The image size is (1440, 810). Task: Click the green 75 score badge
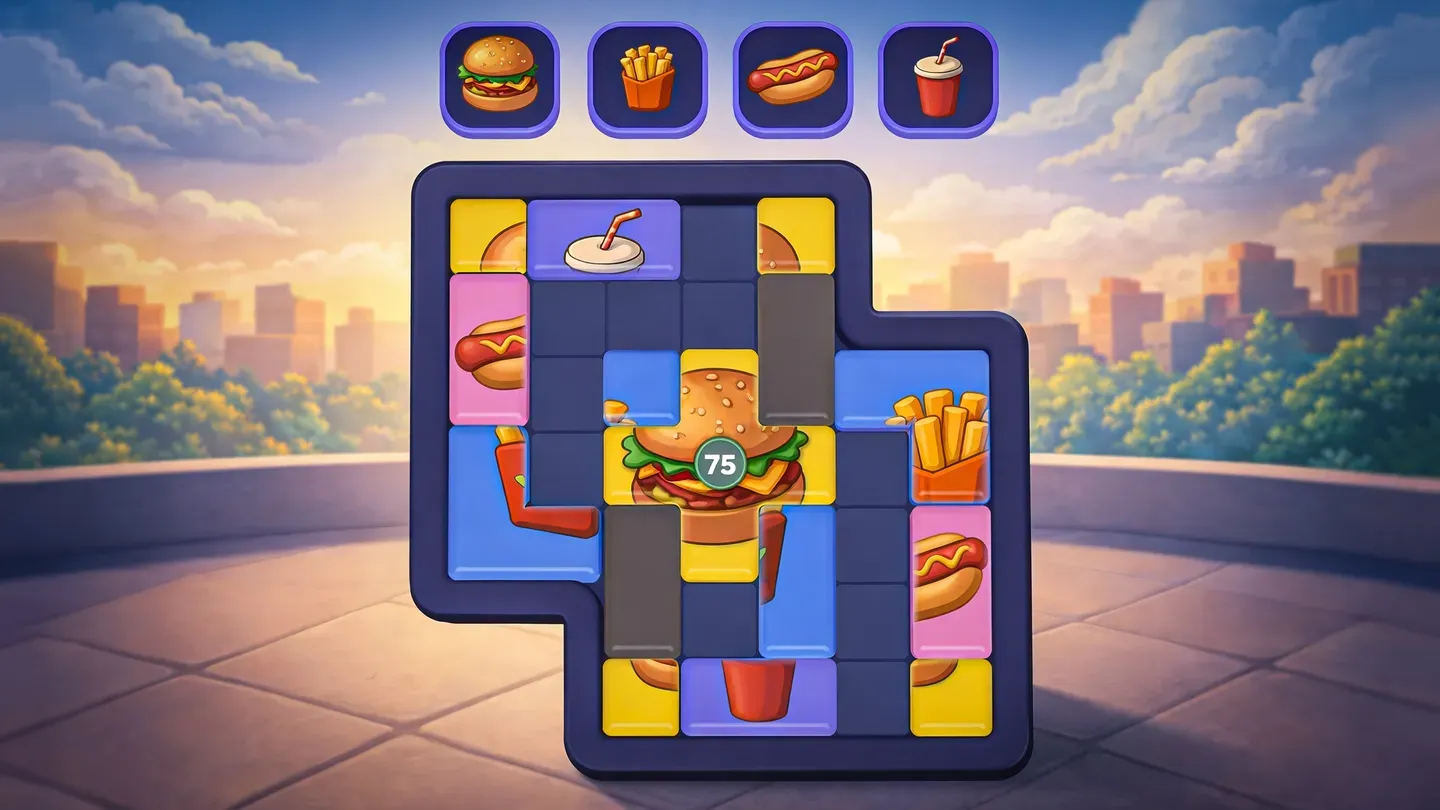pos(722,460)
